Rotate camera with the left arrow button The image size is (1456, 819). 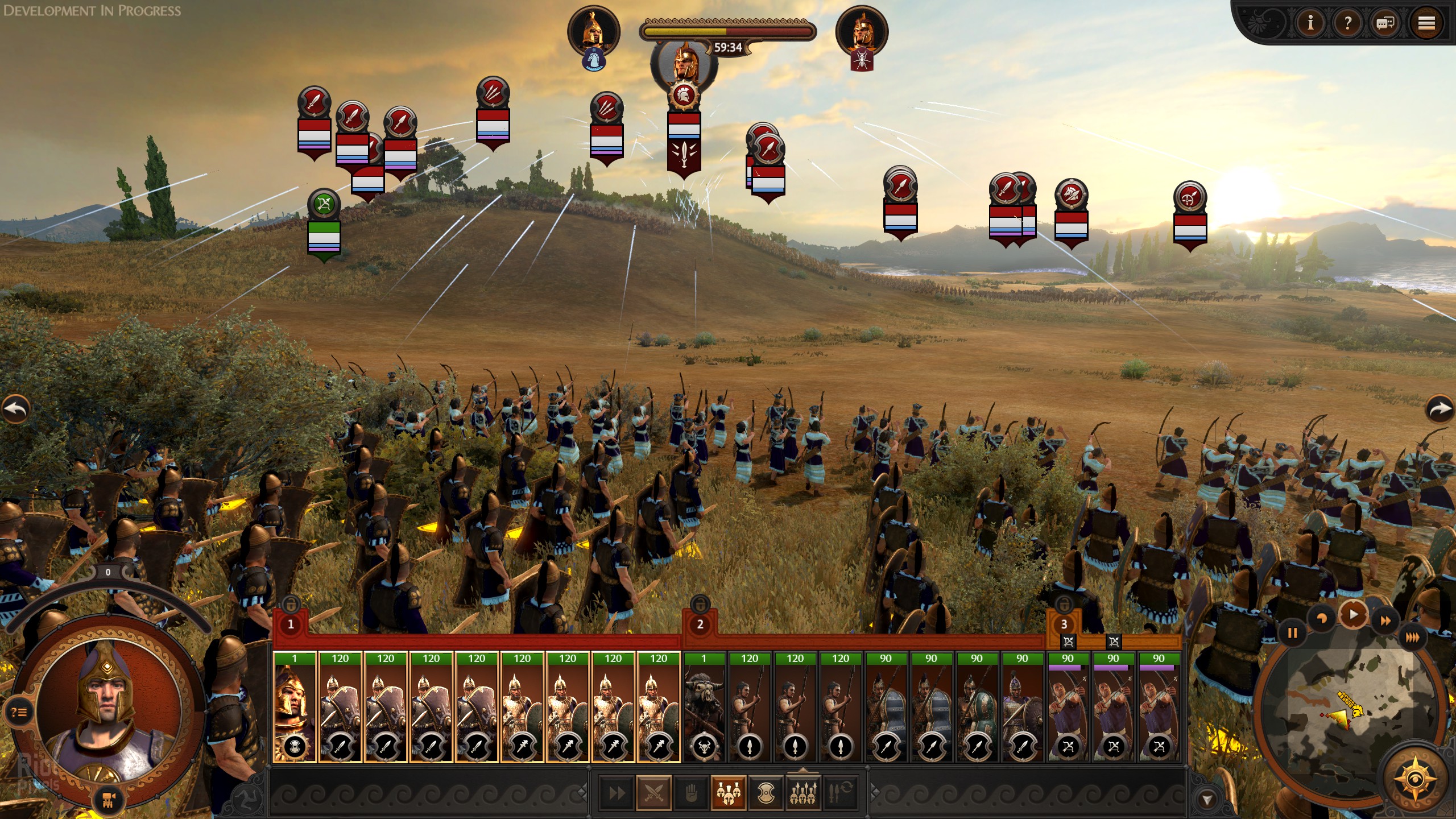pyautogui.click(x=16, y=408)
